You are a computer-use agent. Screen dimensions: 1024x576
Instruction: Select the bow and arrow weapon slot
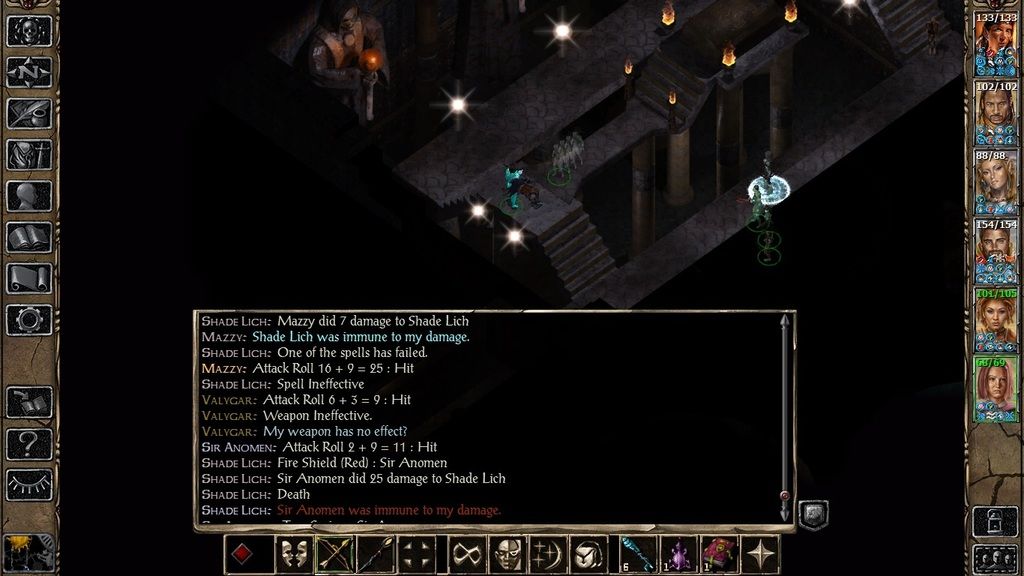coord(335,554)
